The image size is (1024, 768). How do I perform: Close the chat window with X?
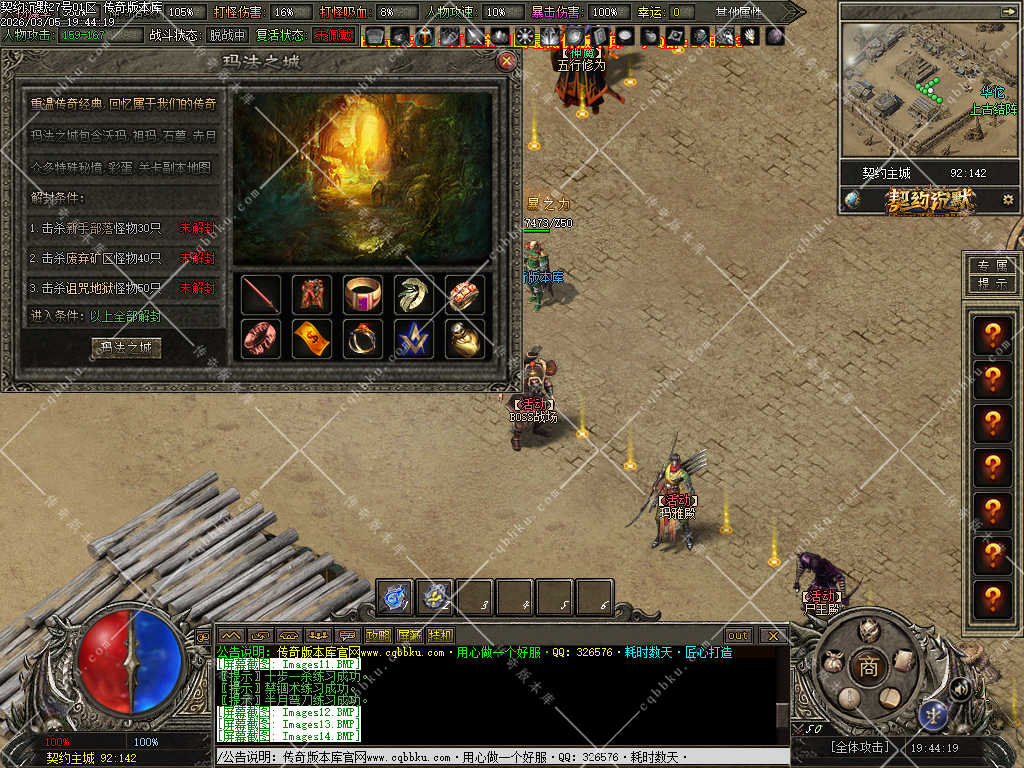tap(773, 635)
